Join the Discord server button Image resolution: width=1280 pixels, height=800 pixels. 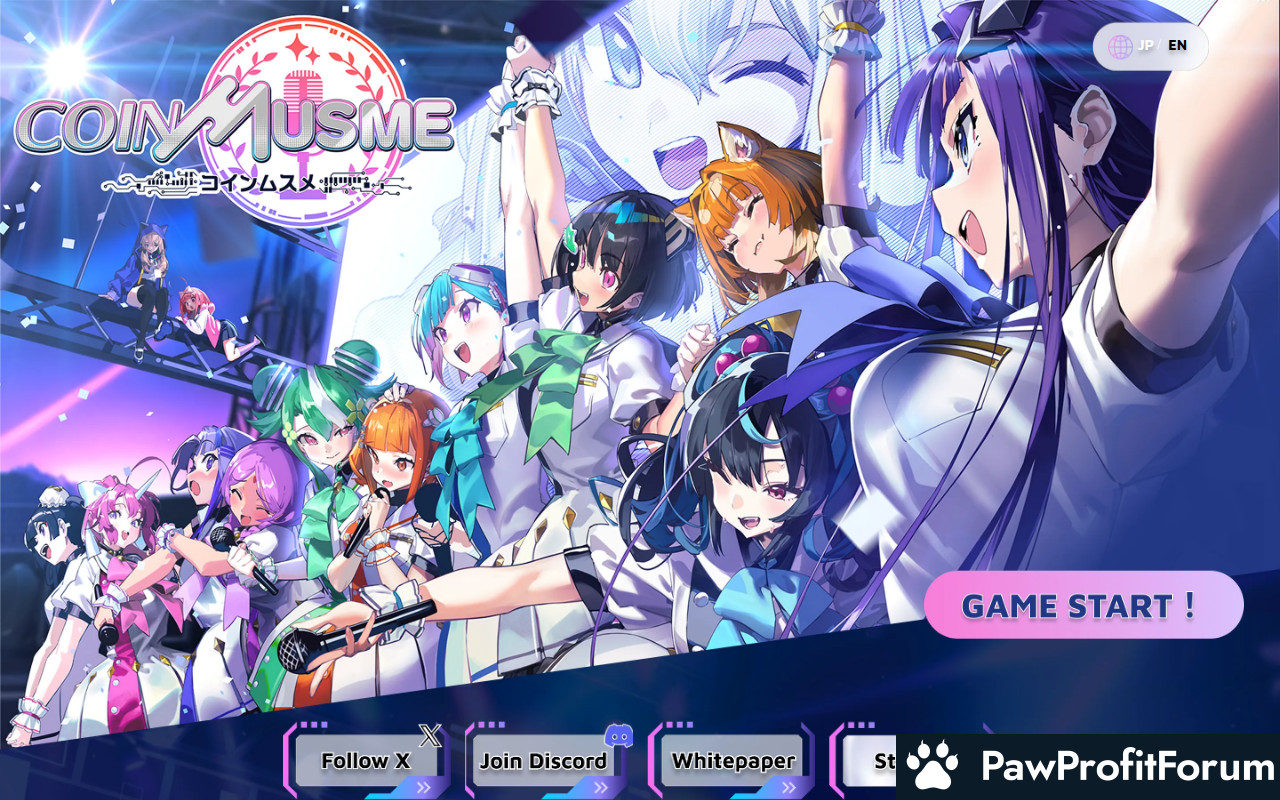coord(543,761)
